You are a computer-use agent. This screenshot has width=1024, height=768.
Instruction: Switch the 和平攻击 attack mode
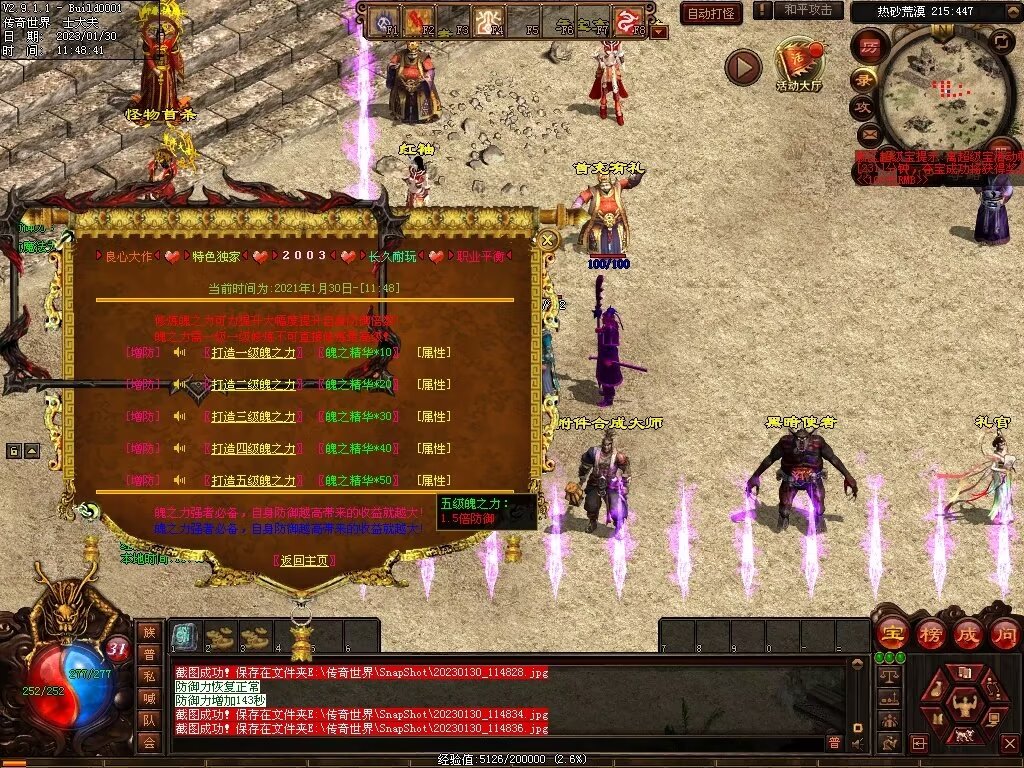click(x=808, y=11)
